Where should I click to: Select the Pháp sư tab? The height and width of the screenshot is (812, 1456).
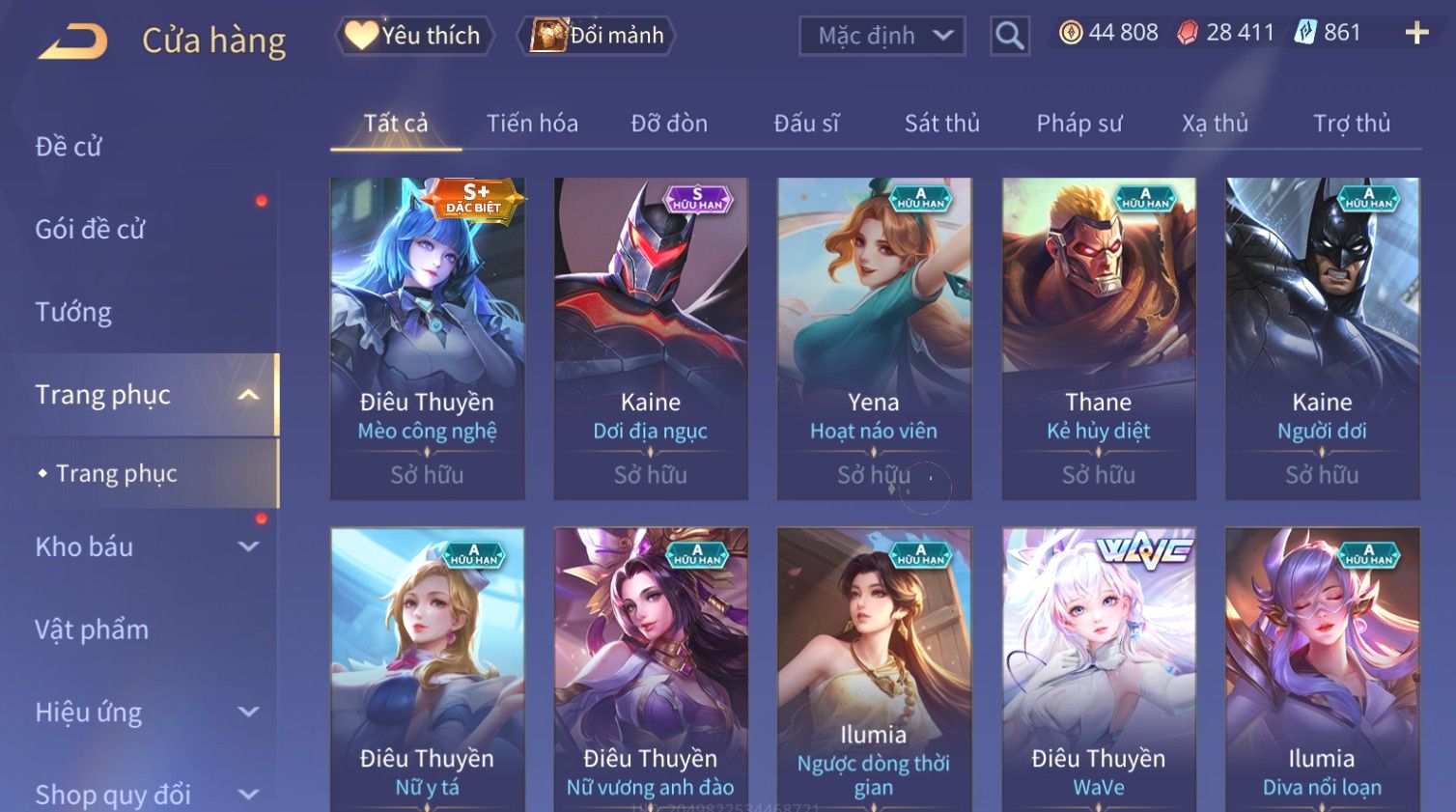1078,124
